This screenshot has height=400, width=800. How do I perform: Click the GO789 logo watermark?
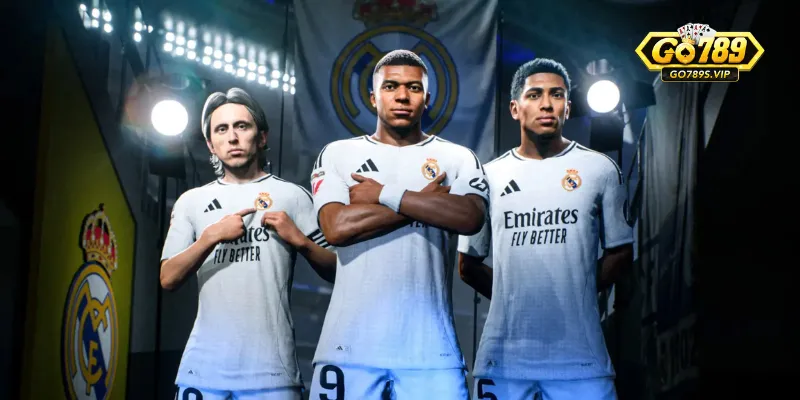[x=699, y=53]
